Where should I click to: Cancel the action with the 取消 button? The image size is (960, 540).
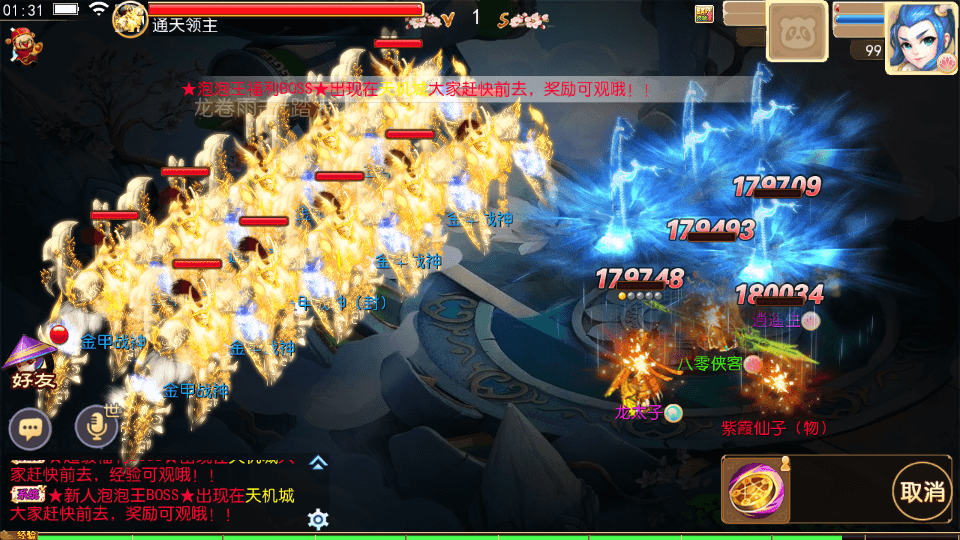tap(922, 491)
